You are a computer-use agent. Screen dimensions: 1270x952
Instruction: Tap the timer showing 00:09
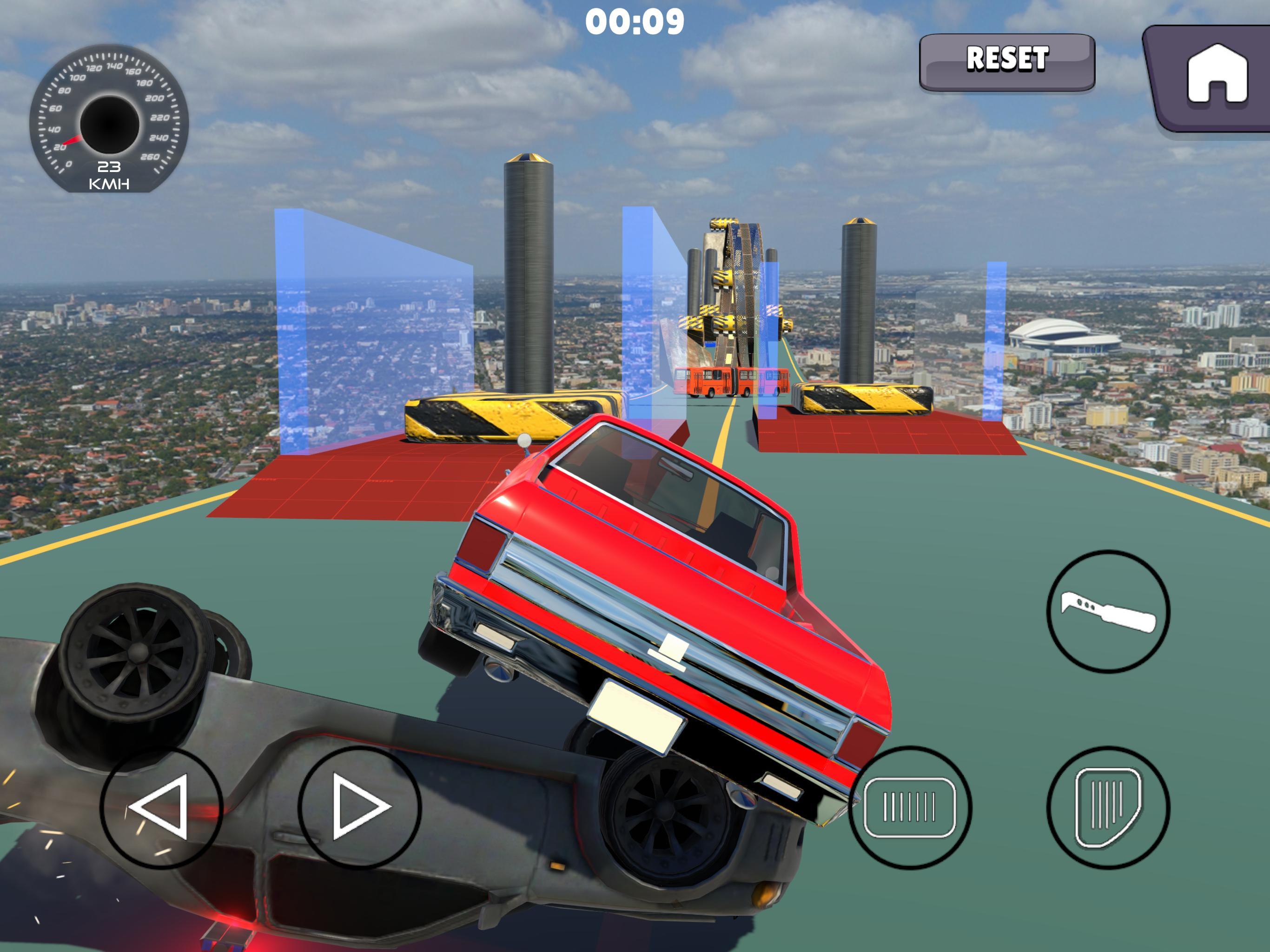tap(635, 22)
